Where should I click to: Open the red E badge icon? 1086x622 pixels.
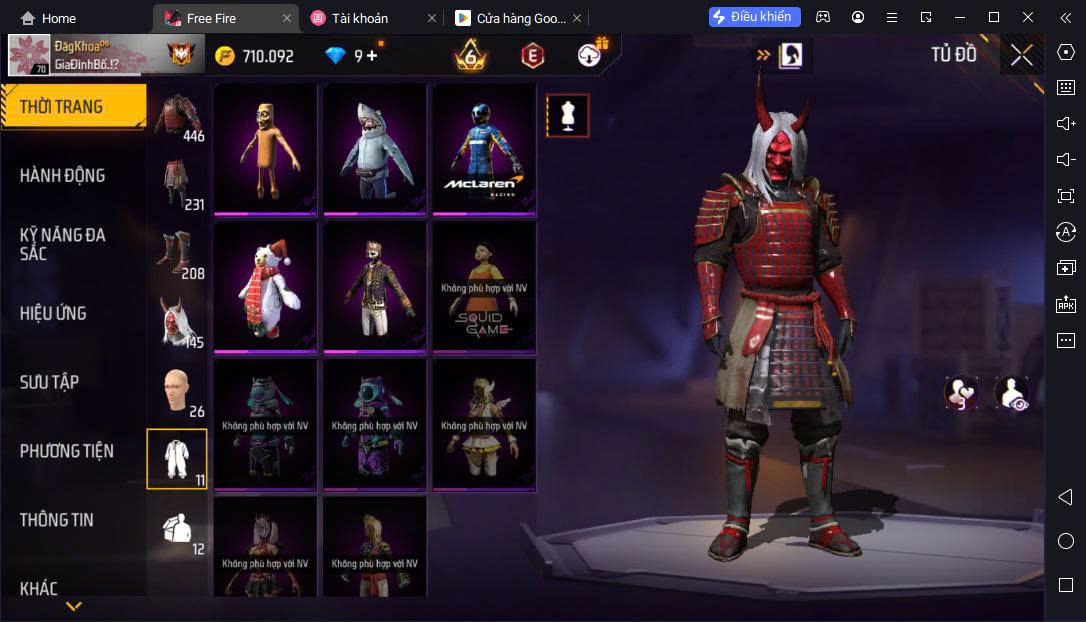(x=532, y=56)
